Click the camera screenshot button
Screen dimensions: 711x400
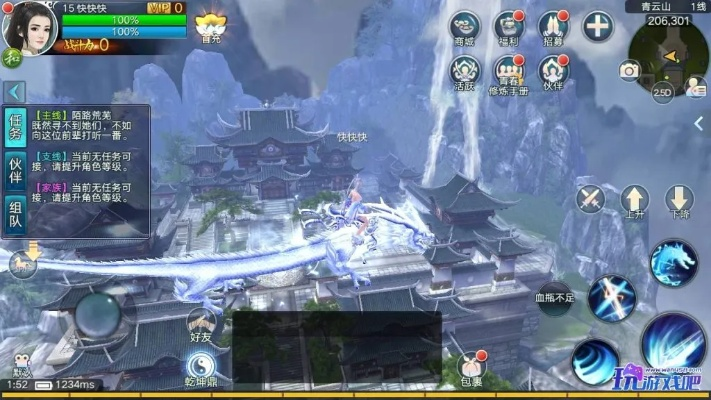[629, 70]
